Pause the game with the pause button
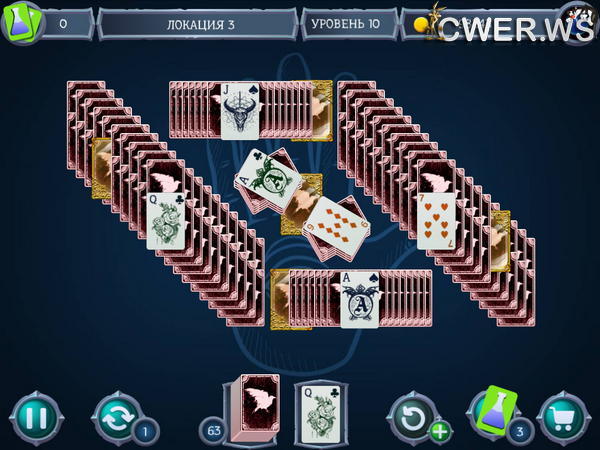 coord(36,416)
